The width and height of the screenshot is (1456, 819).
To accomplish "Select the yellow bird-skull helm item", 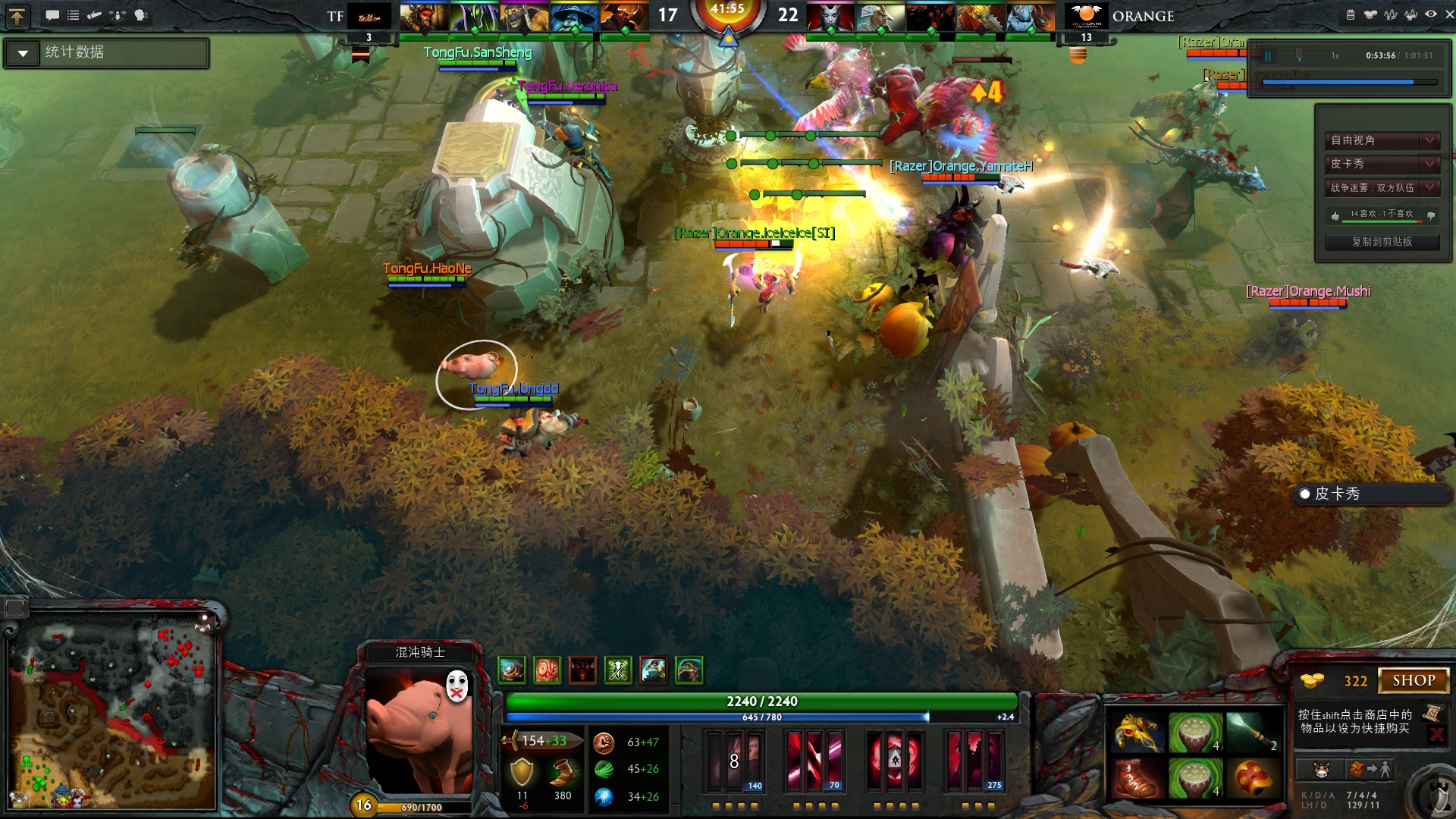I will (x=1137, y=733).
